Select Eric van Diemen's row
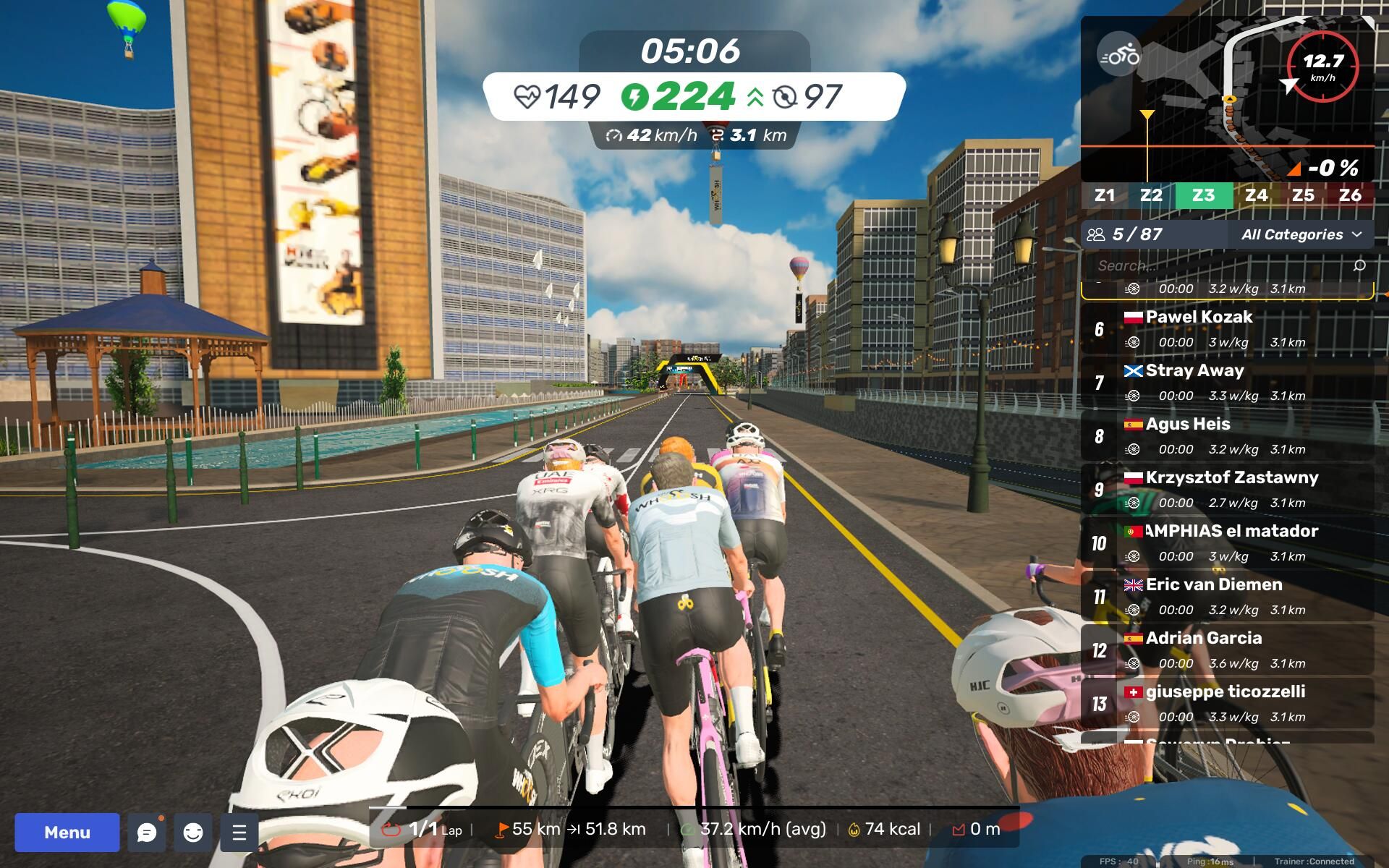Viewport: 1389px width, 868px height. coord(1227,595)
